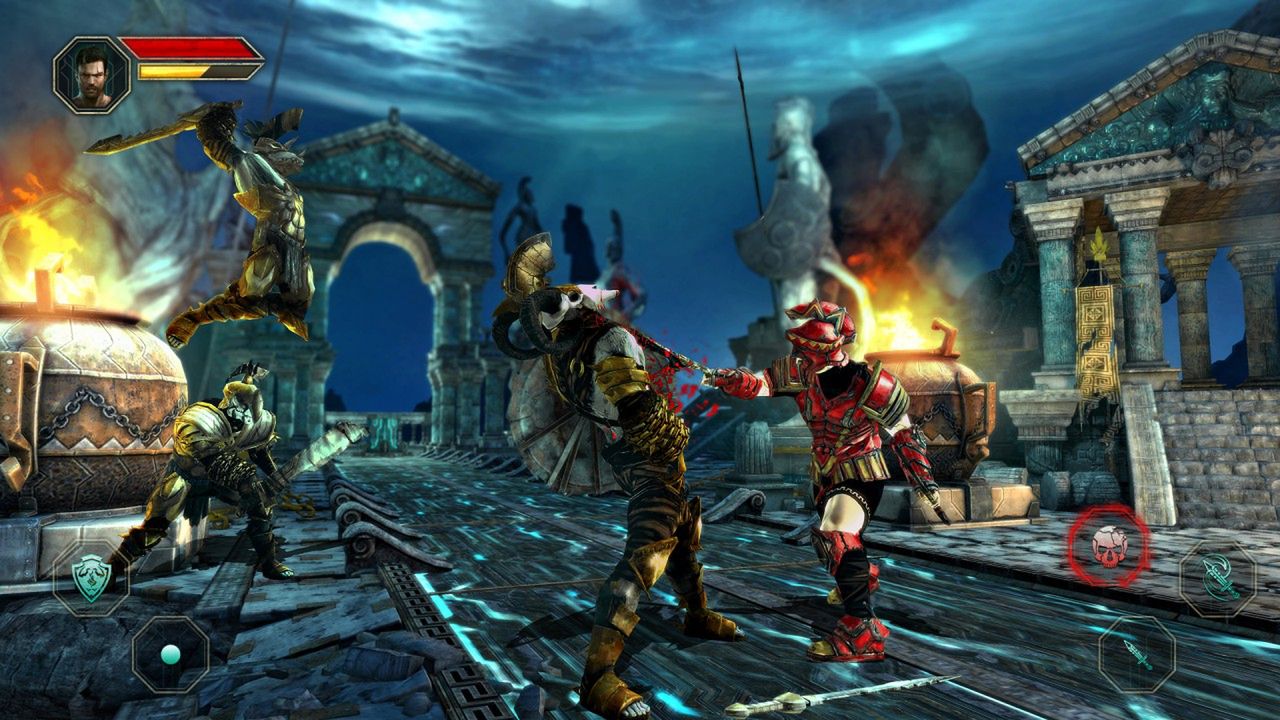Tap the green dodge orb icon

(170, 655)
